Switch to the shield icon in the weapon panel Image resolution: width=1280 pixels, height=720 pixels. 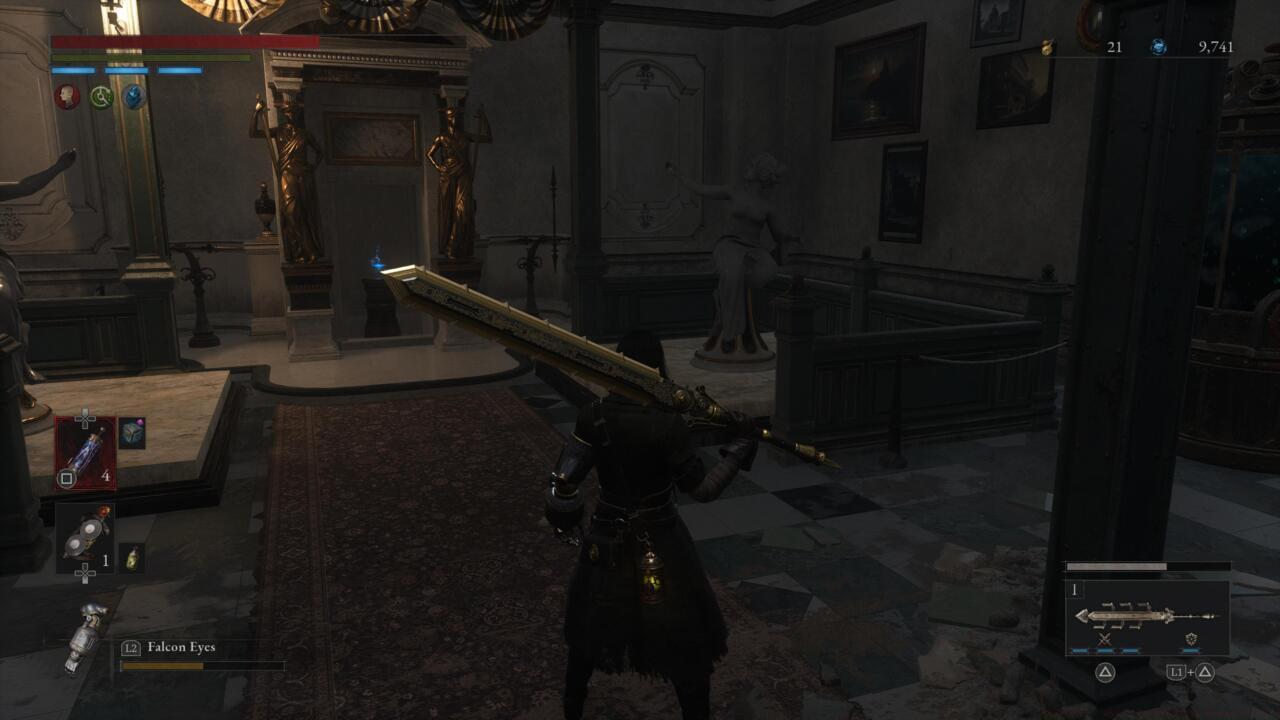pyautogui.click(x=1192, y=639)
